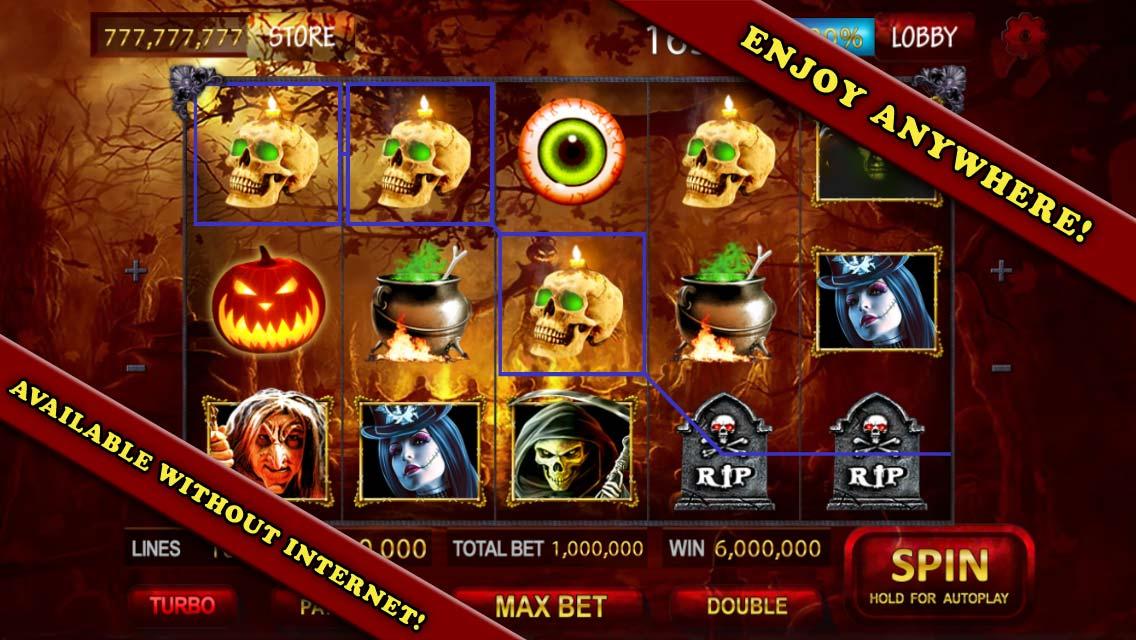Hit the SPIN button
The width and height of the screenshot is (1136, 640).
(x=939, y=575)
